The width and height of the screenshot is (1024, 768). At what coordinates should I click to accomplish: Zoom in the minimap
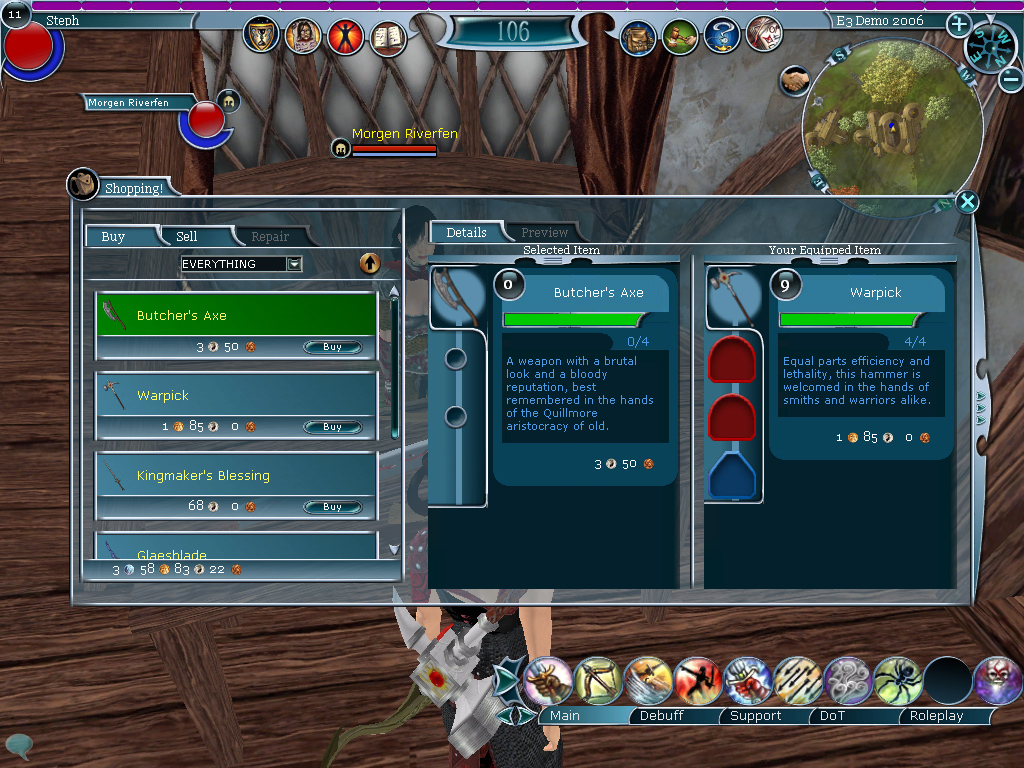(x=958, y=25)
